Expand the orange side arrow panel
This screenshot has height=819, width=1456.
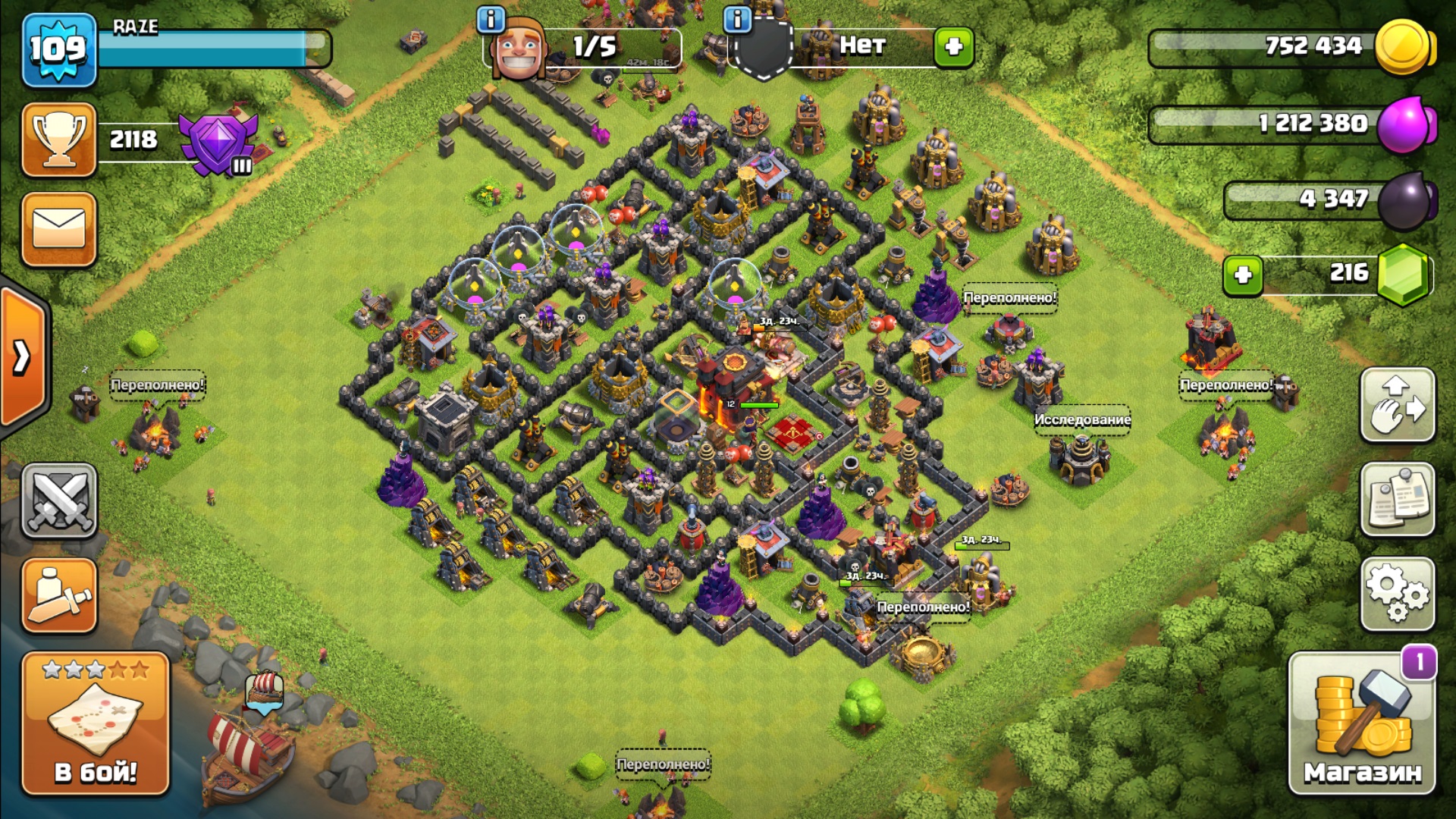click(23, 356)
